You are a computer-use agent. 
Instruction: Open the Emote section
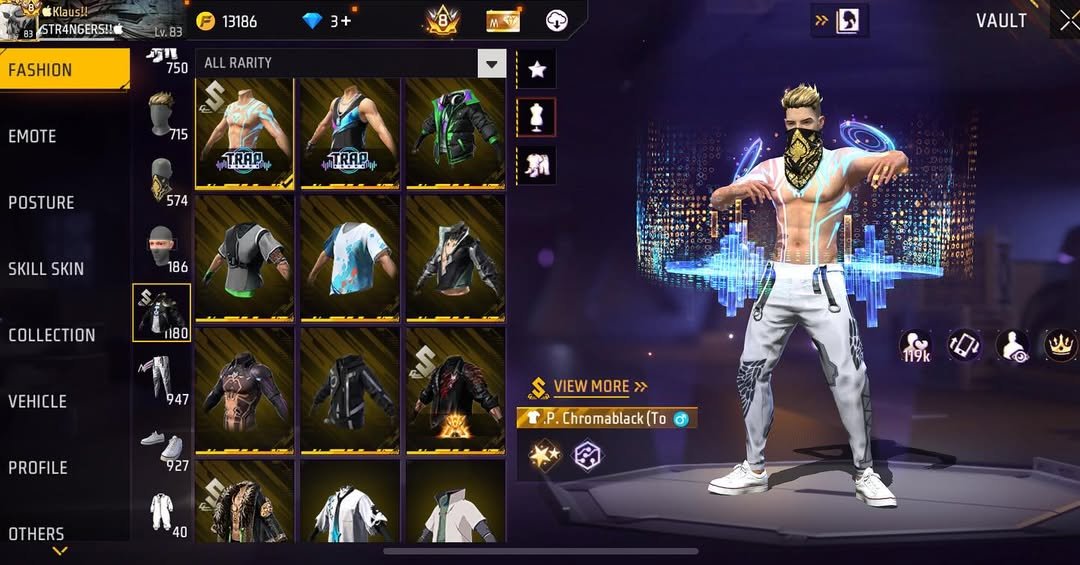pos(33,136)
